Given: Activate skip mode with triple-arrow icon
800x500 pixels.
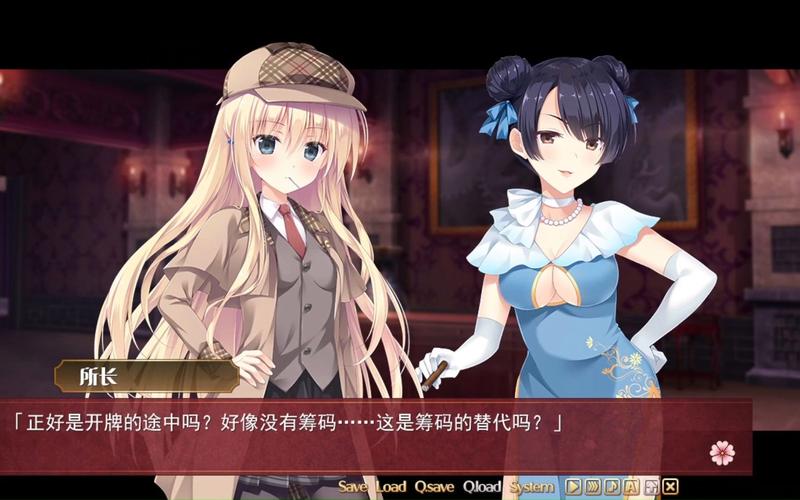Looking at the screenshot, I should [592, 487].
